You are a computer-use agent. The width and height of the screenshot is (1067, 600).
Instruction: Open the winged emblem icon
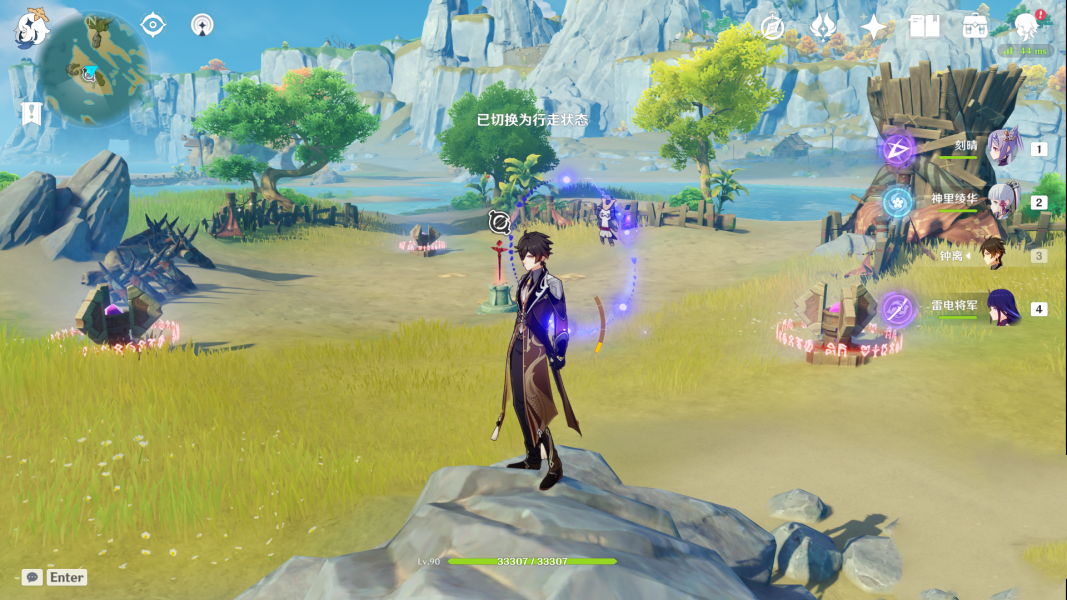coord(823,27)
